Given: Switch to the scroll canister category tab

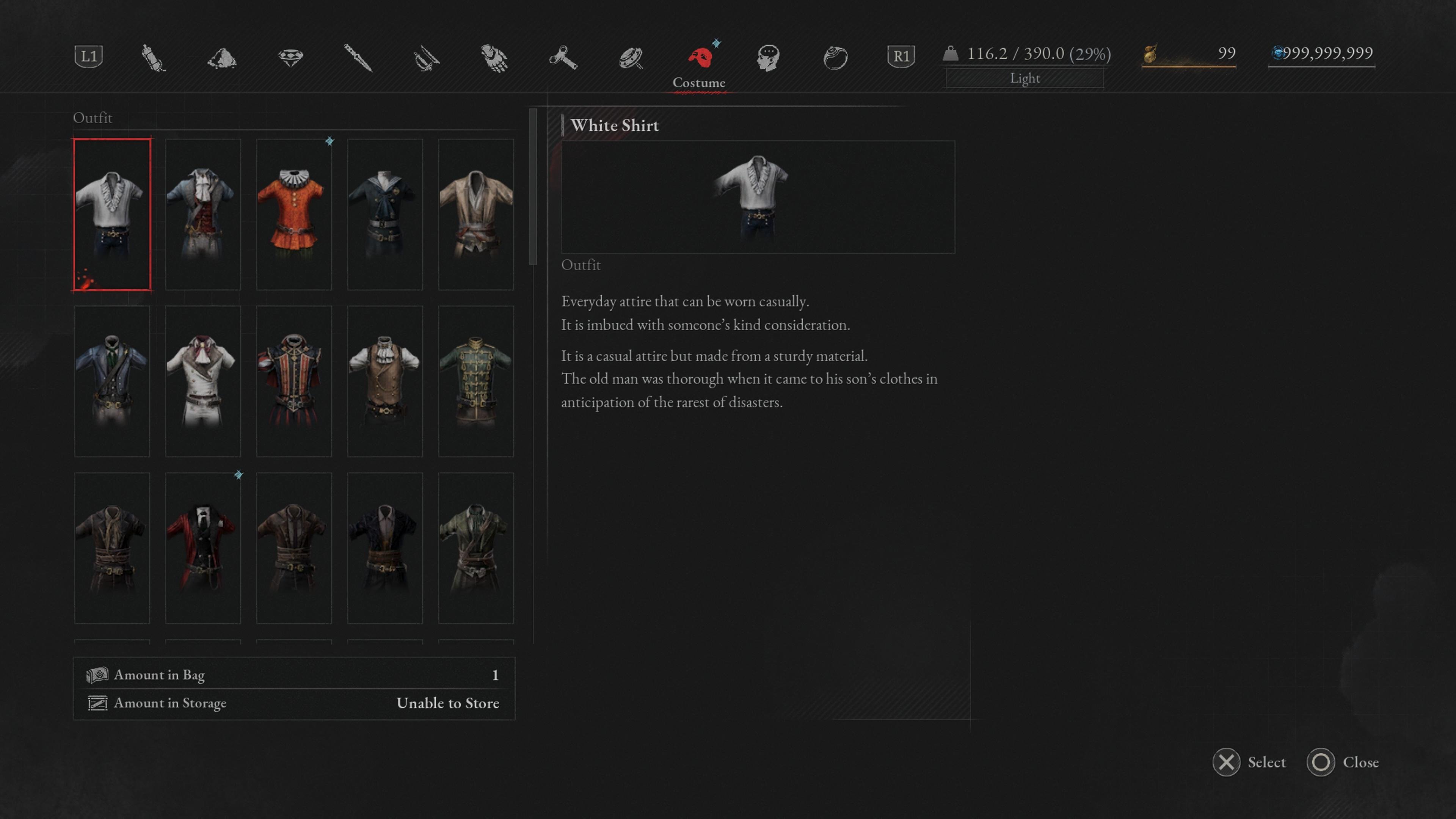Looking at the screenshot, I should [x=153, y=57].
